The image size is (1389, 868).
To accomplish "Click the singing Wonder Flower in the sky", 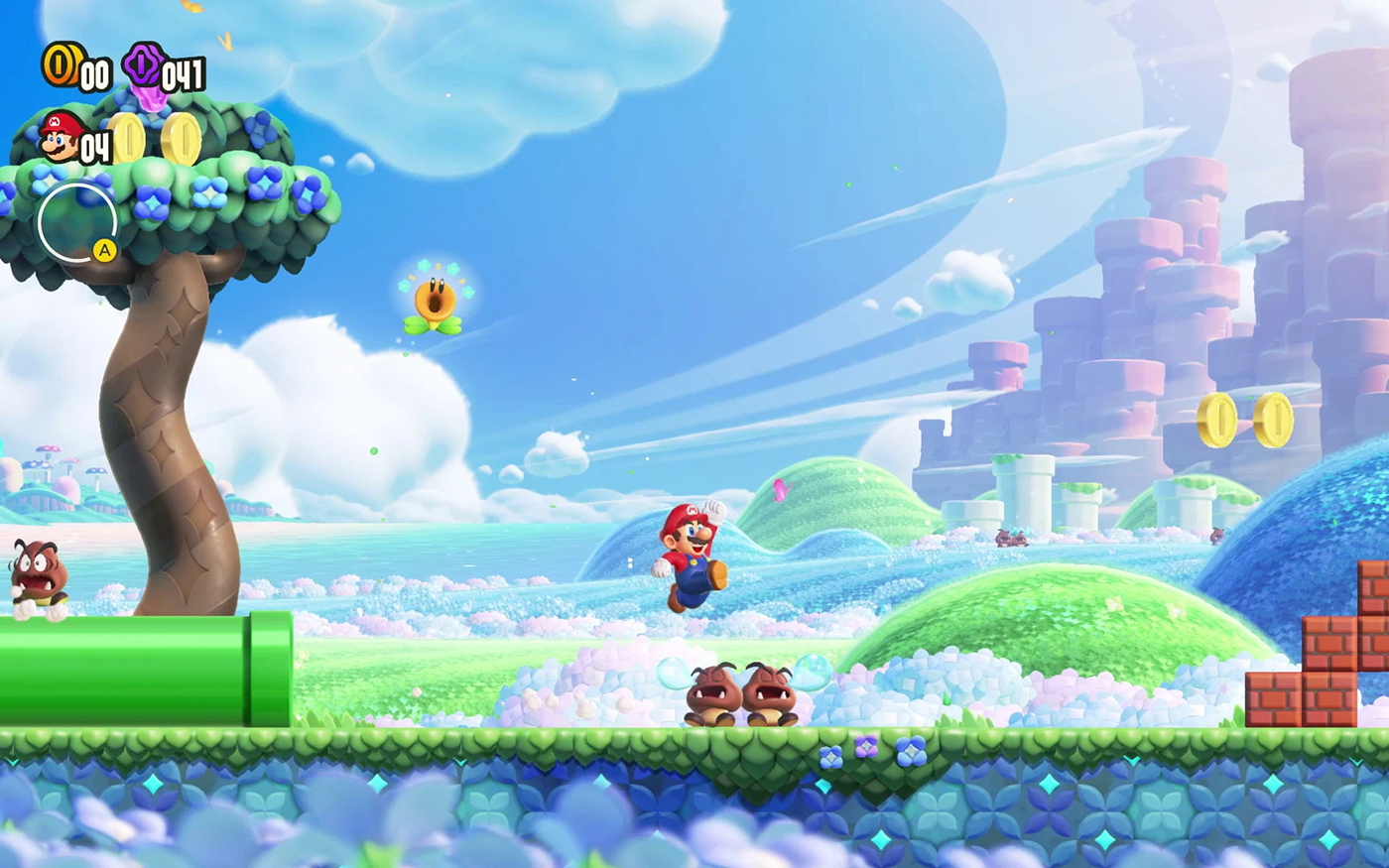I will click(x=435, y=298).
